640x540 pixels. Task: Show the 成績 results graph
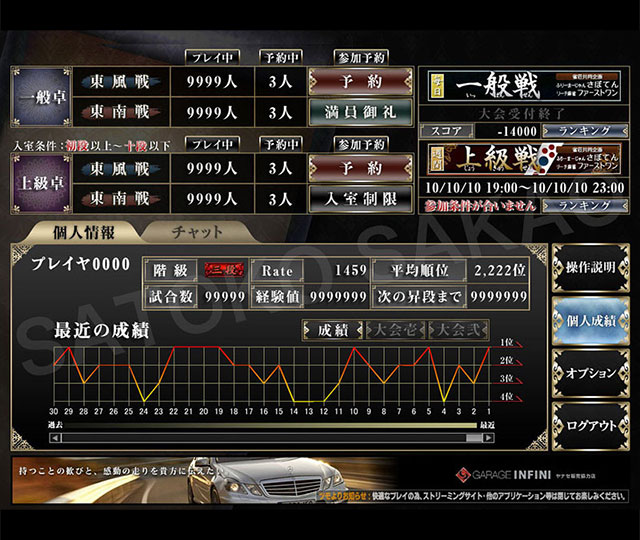[x=333, y=330]
